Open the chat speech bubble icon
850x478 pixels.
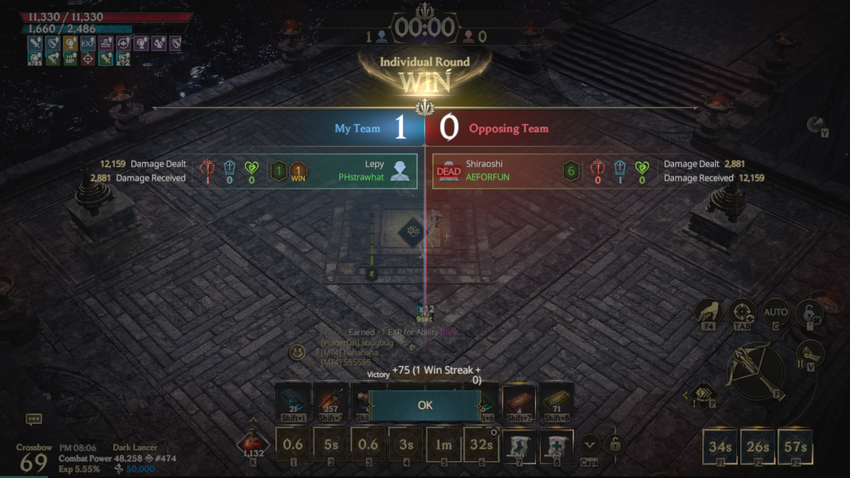[x=33, y=419]
